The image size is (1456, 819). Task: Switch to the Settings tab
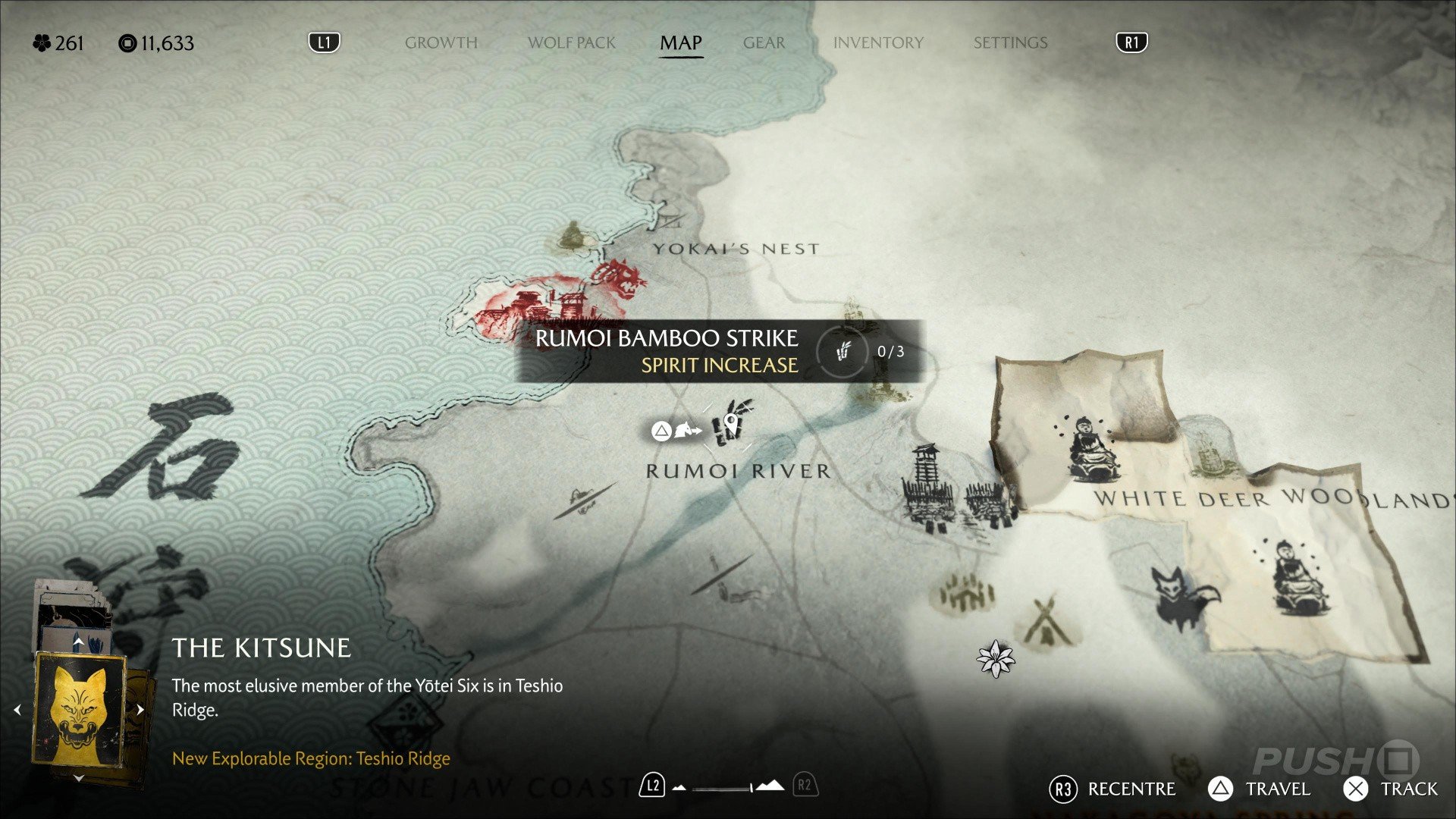[1010, 42]
